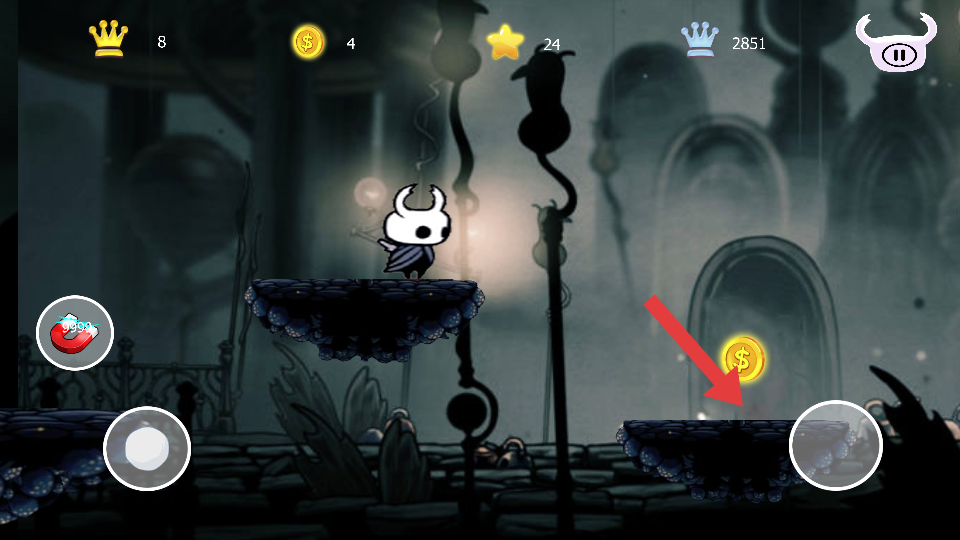Activate the red magnet power-up button

75,333
